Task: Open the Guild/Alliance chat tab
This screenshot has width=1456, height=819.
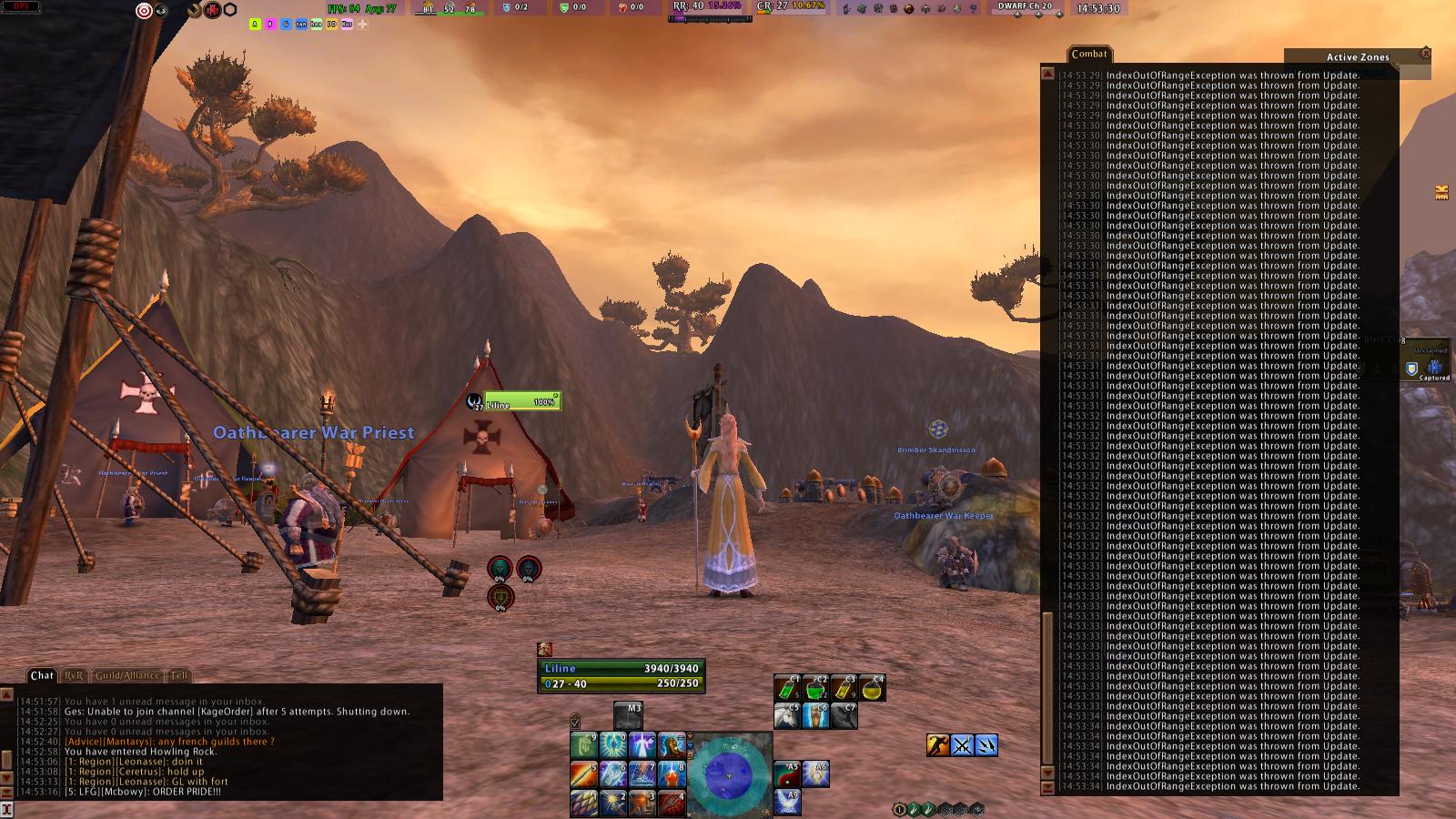Action: tap(127, 675)
